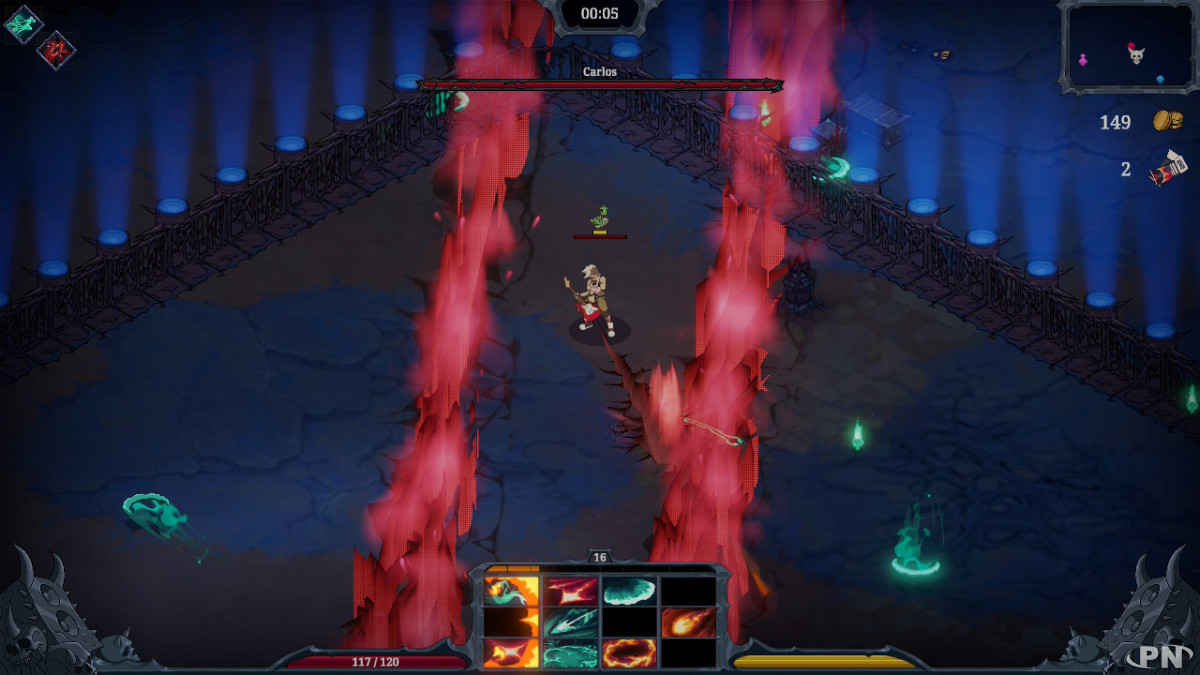This screenshot has height=675, width=1200.
Task: Select the ring of fire ability slot
Action: [629, 654]
